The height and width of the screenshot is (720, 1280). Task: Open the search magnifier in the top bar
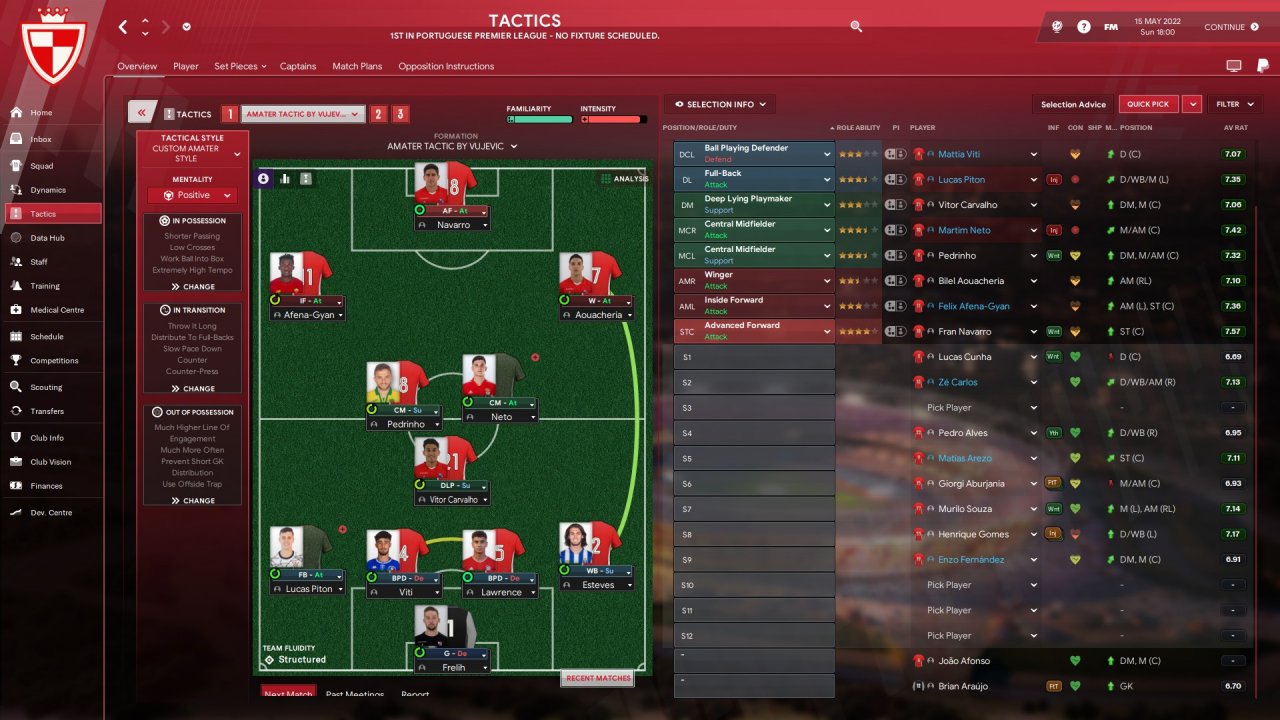856,27
